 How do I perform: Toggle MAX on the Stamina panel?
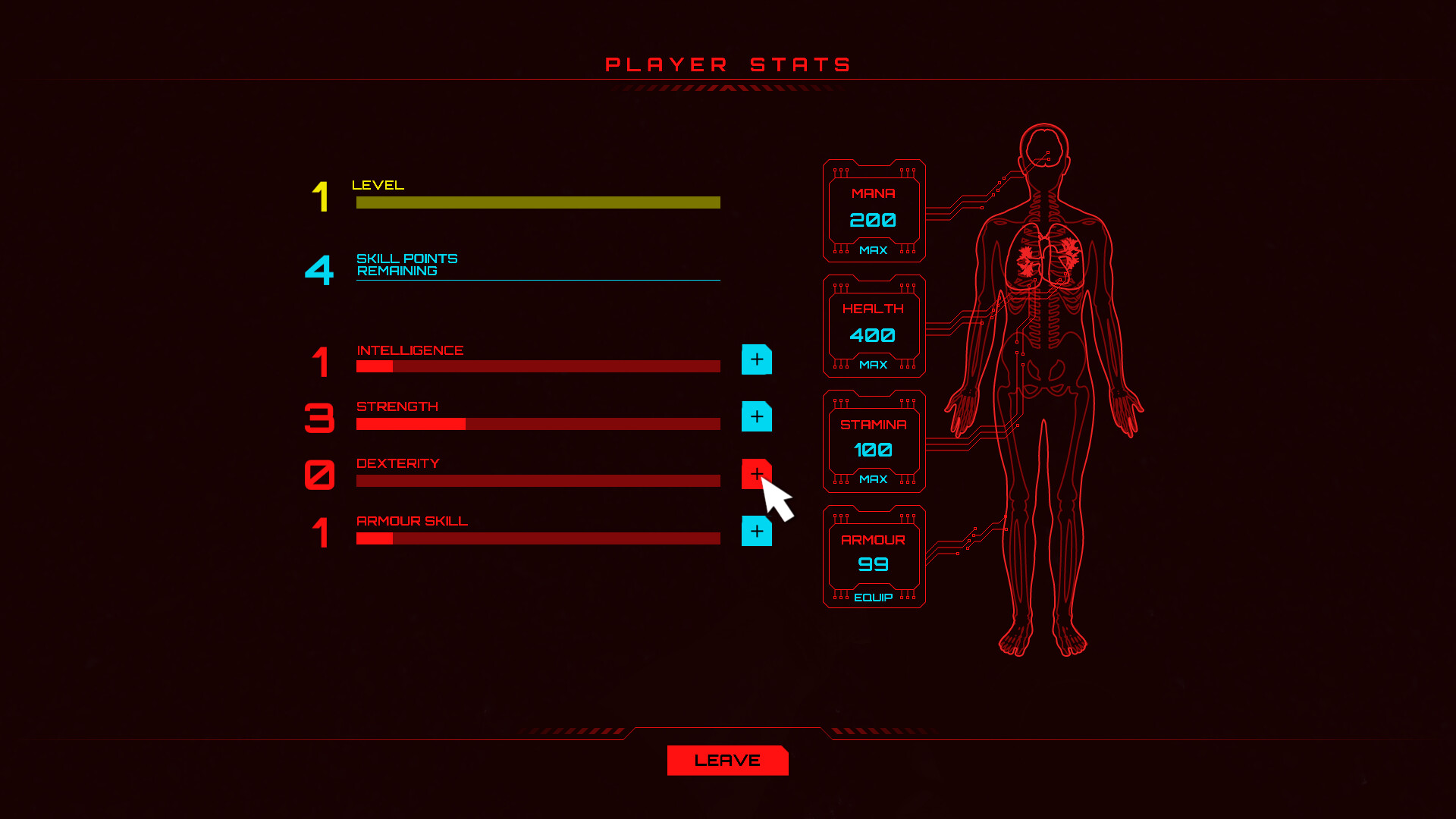click(x=874, y=479)
